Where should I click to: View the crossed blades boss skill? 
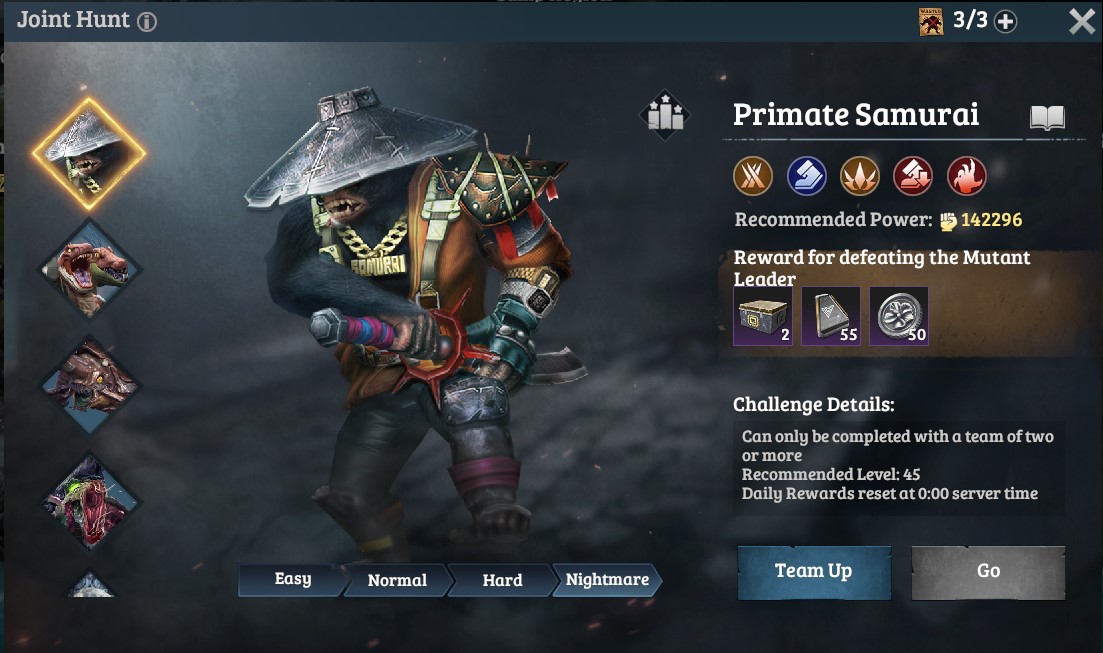pyautogui.click(x=753, y=176)
